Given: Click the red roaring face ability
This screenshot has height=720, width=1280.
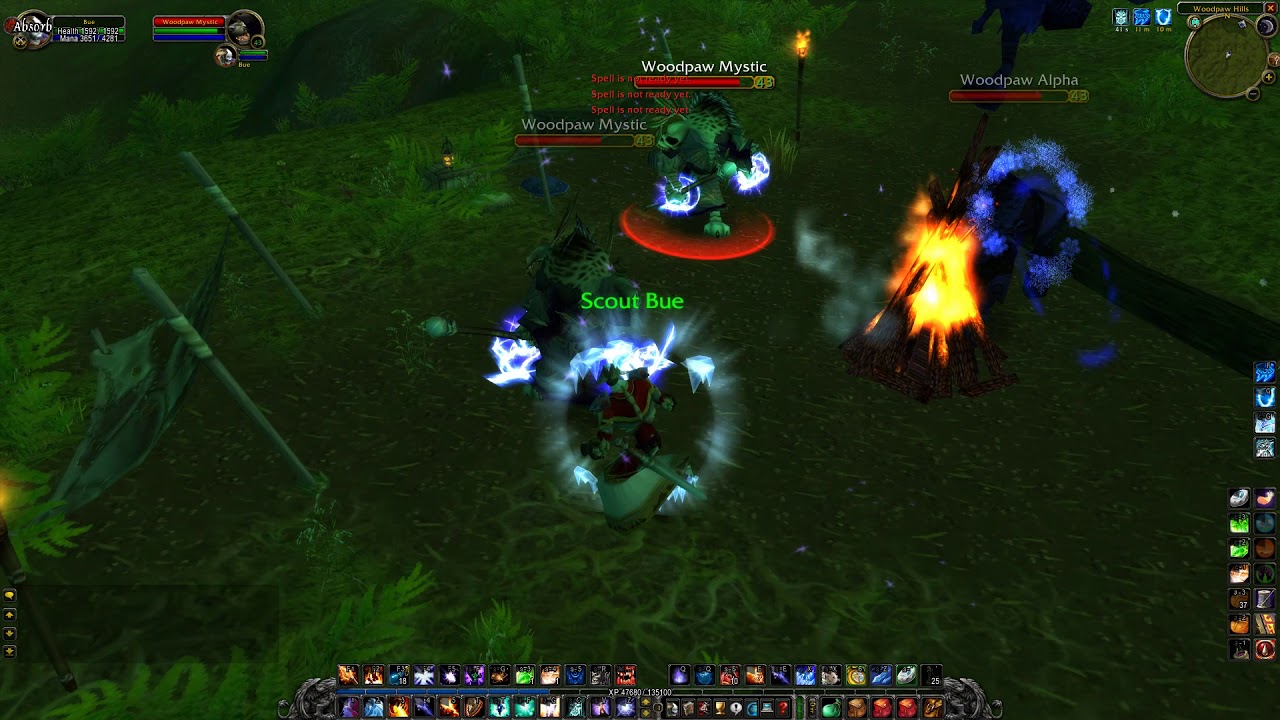Looking at the screenshot, I should coord(626,676).
